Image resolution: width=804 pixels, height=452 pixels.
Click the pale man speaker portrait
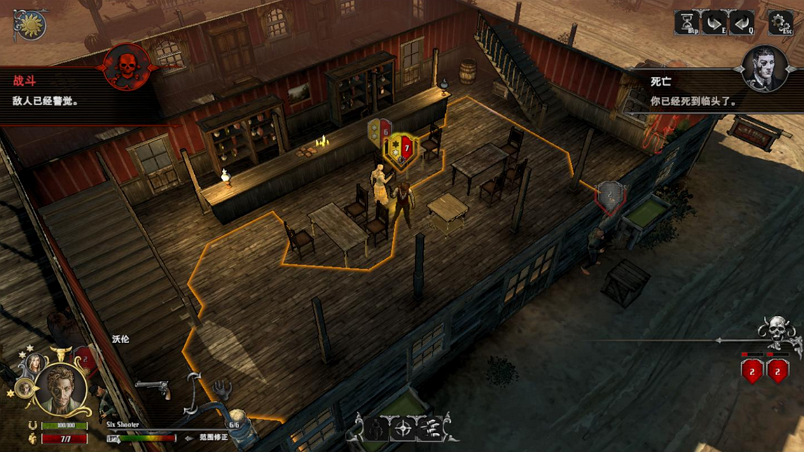[764, 70]
